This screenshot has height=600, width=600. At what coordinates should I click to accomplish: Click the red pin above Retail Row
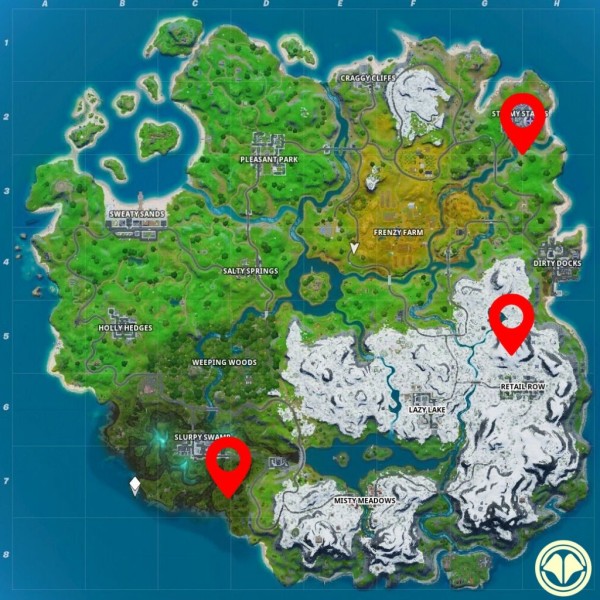pos(511,321)
